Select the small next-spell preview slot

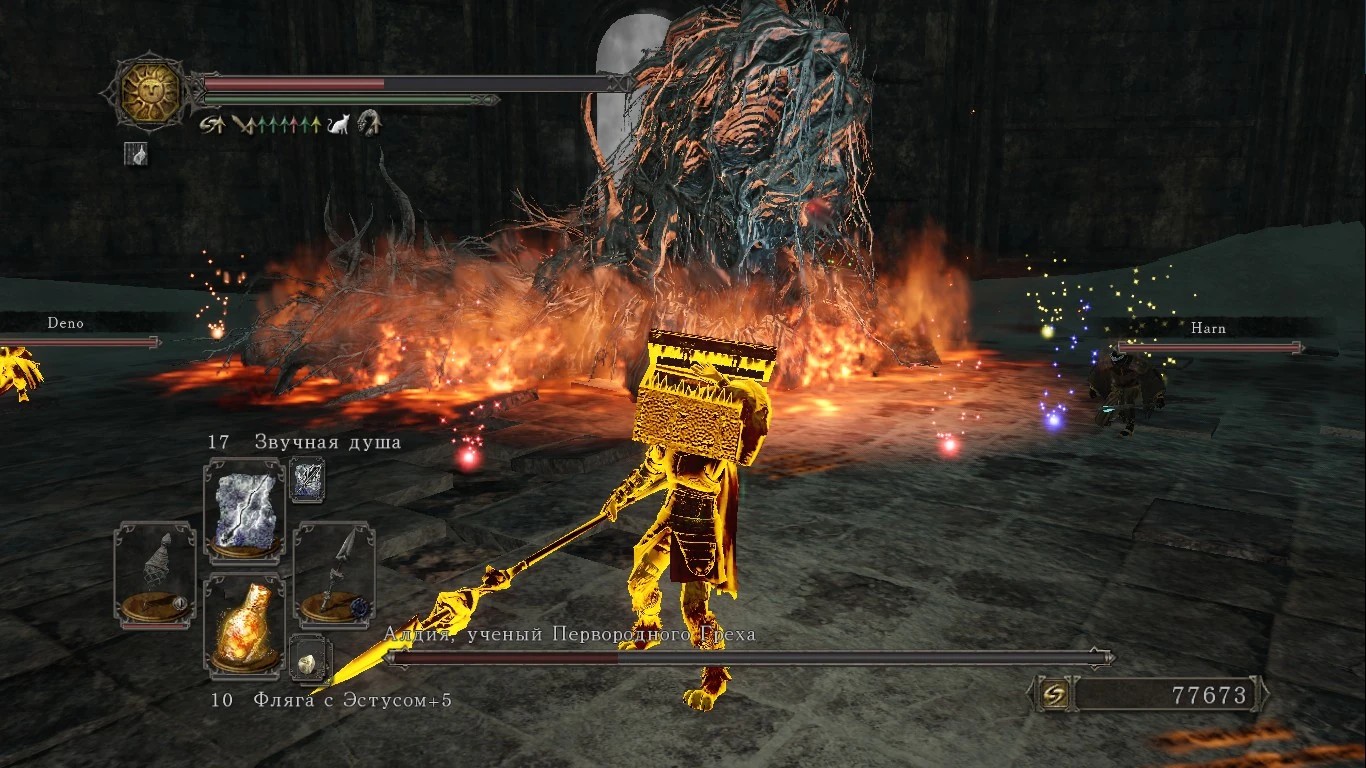click(306, 481)
